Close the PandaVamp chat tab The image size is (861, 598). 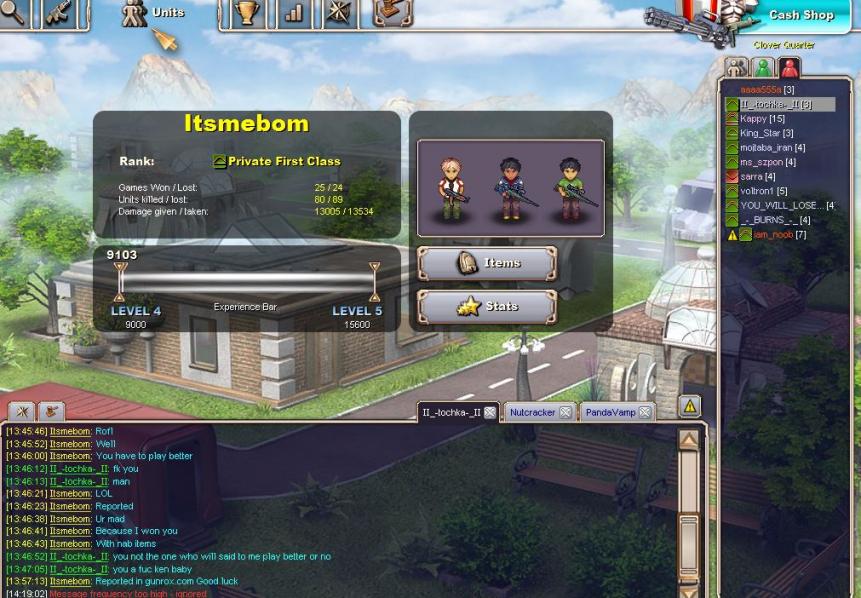click(645, 412)
